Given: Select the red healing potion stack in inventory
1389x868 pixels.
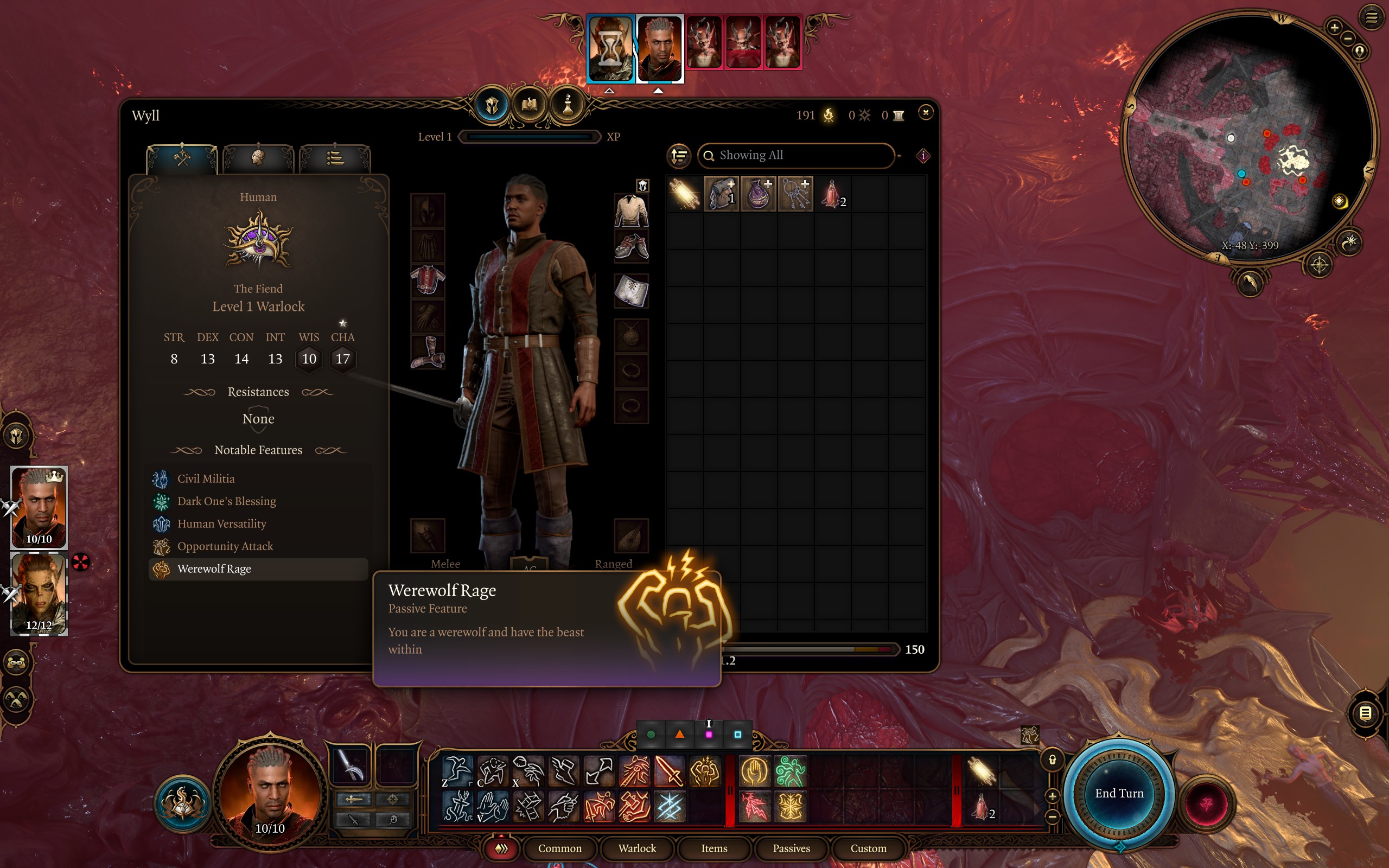Looking at the screenshot, I should [832, 194].
